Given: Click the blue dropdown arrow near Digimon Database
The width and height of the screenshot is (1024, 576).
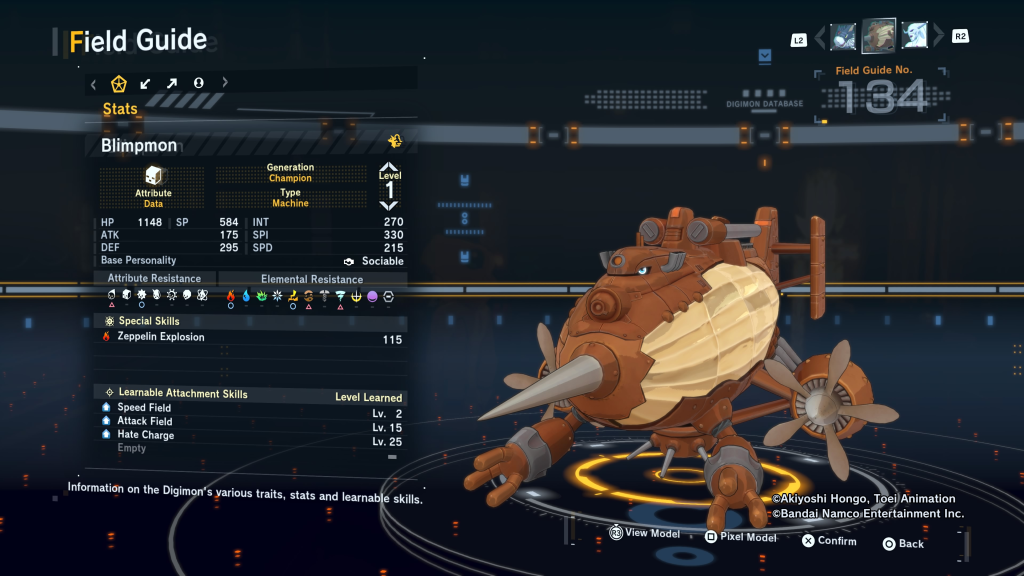Looking at the screenshot, I should tap(765, 56).
